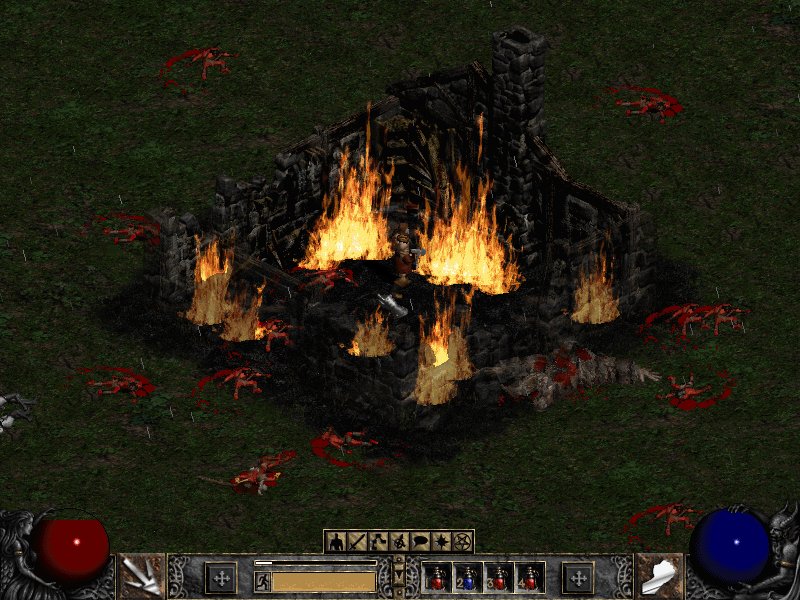800x600 pixels.
Task: Use the red potion in belt slot 3
Action: 499,578
